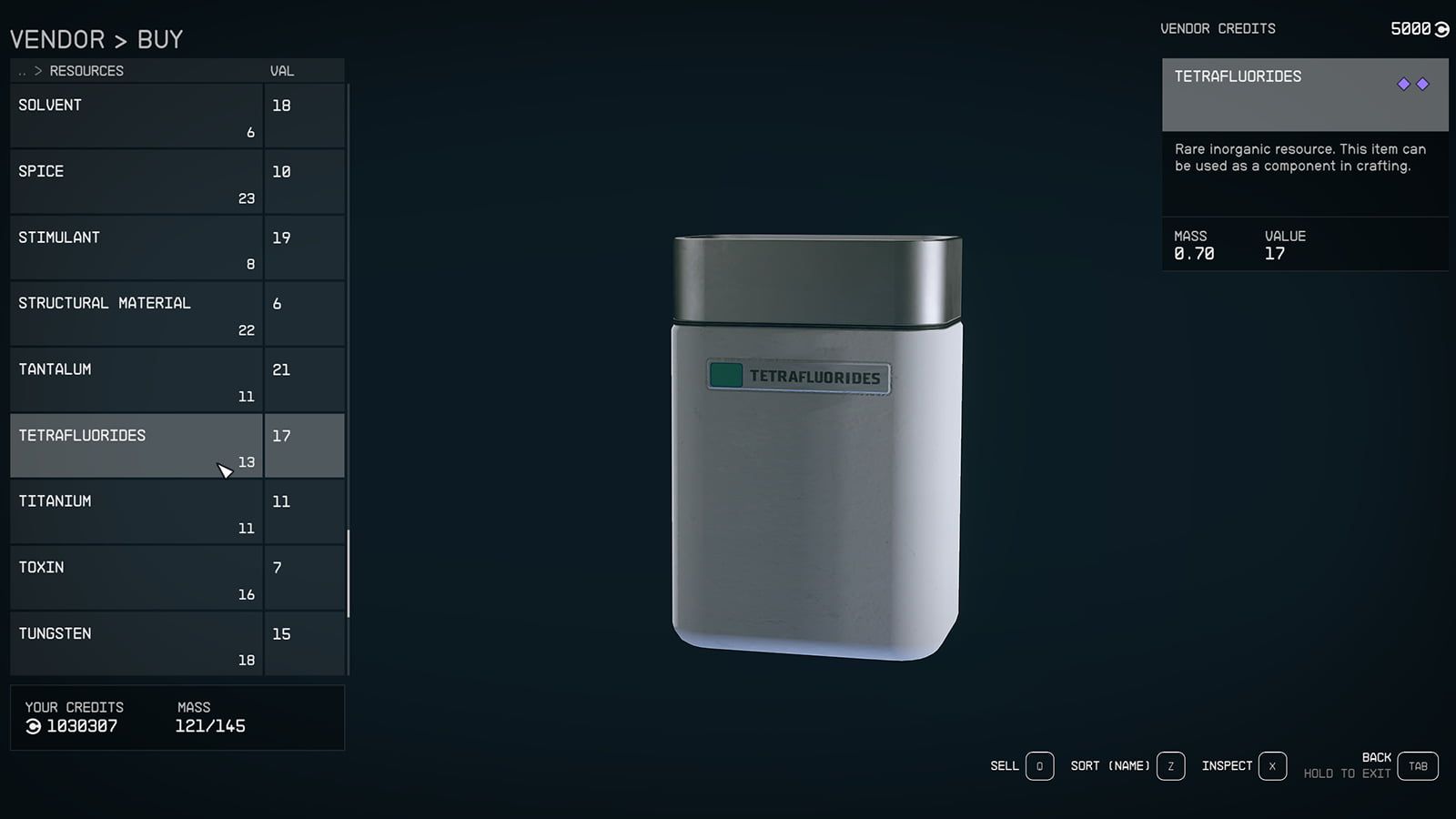
Task: Select the Solvent resource row
Action: point(136,116)
